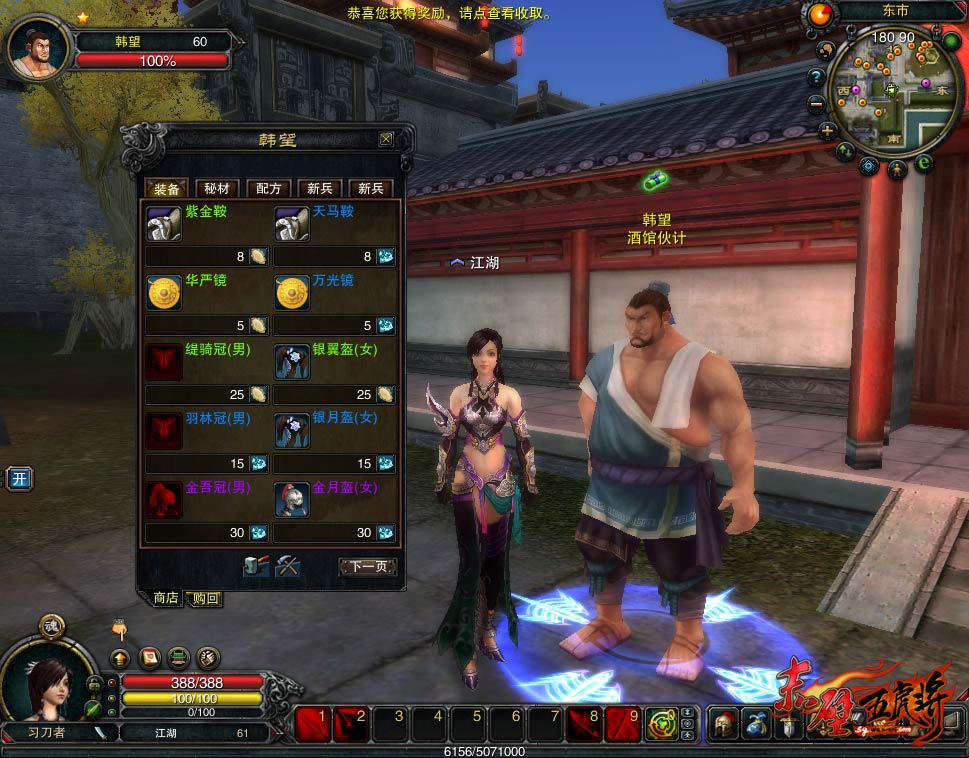Screen dimensions: 969x758
Task: Pick the 万光镜 mirror item
Action: pos(292,294)
